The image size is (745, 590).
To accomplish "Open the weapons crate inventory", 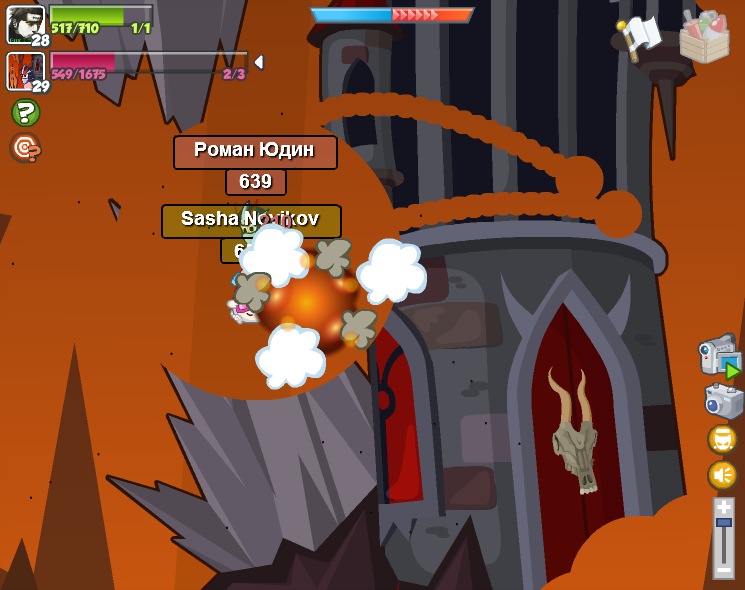I will pyautogui.click(x=704, y=37).
